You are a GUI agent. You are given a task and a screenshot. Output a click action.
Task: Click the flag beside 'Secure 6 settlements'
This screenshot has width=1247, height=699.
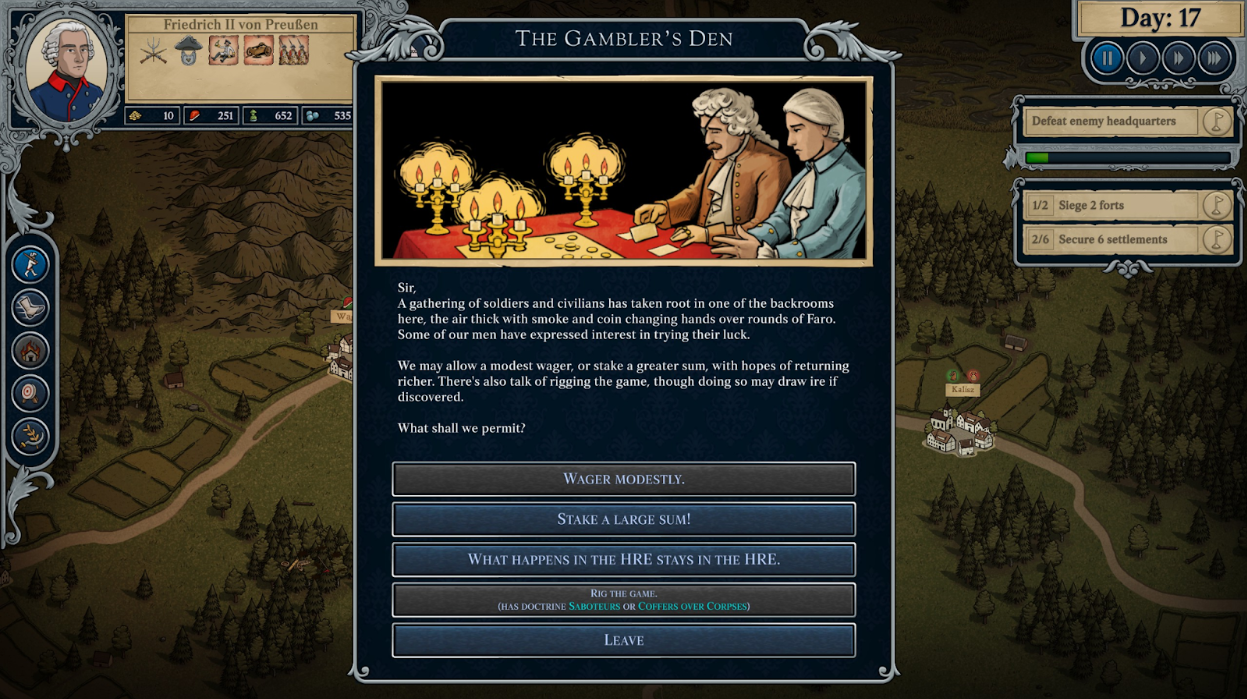click(1216, 240)
